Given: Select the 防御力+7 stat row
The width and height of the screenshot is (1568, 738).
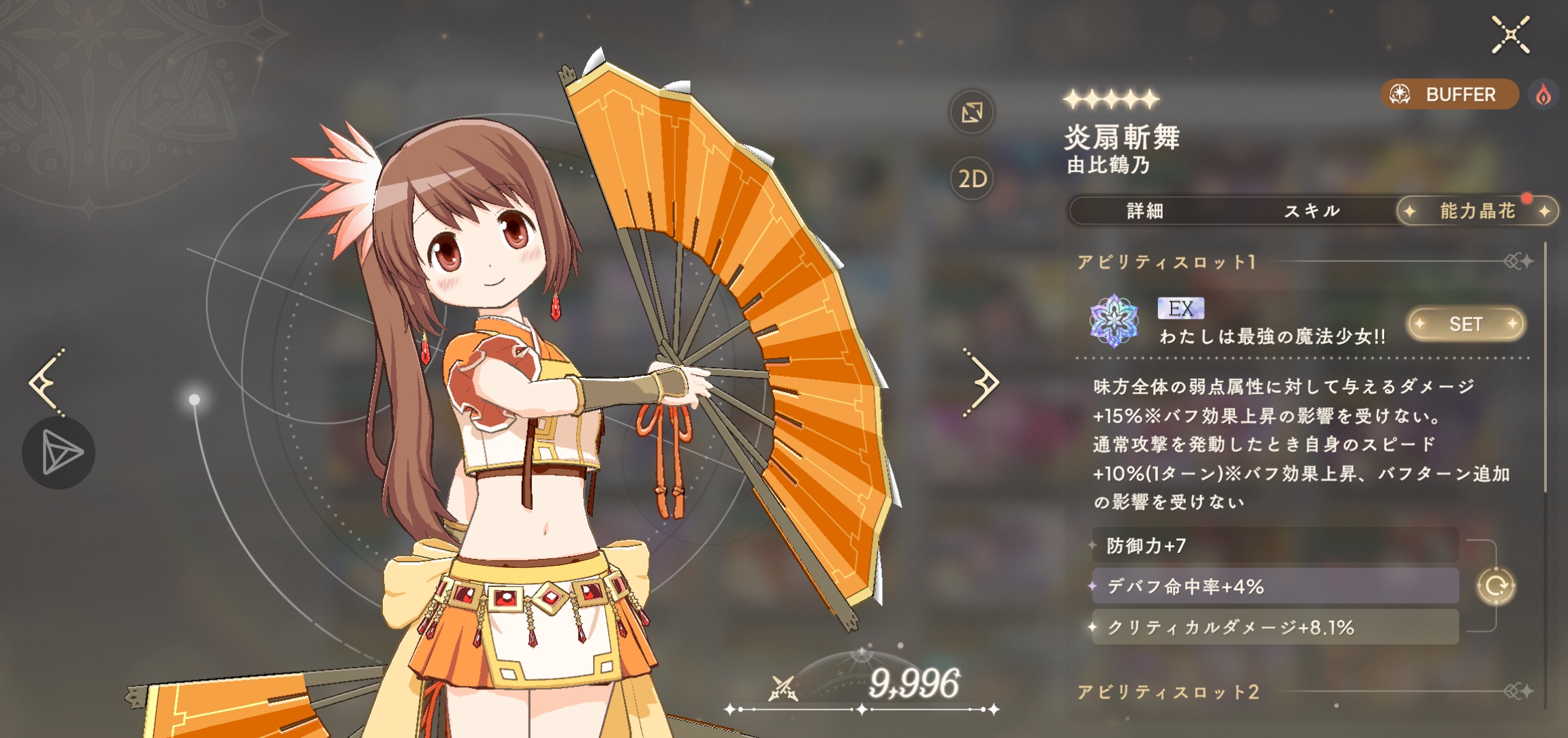Looking at the screenshot, I should [1274, 545].
